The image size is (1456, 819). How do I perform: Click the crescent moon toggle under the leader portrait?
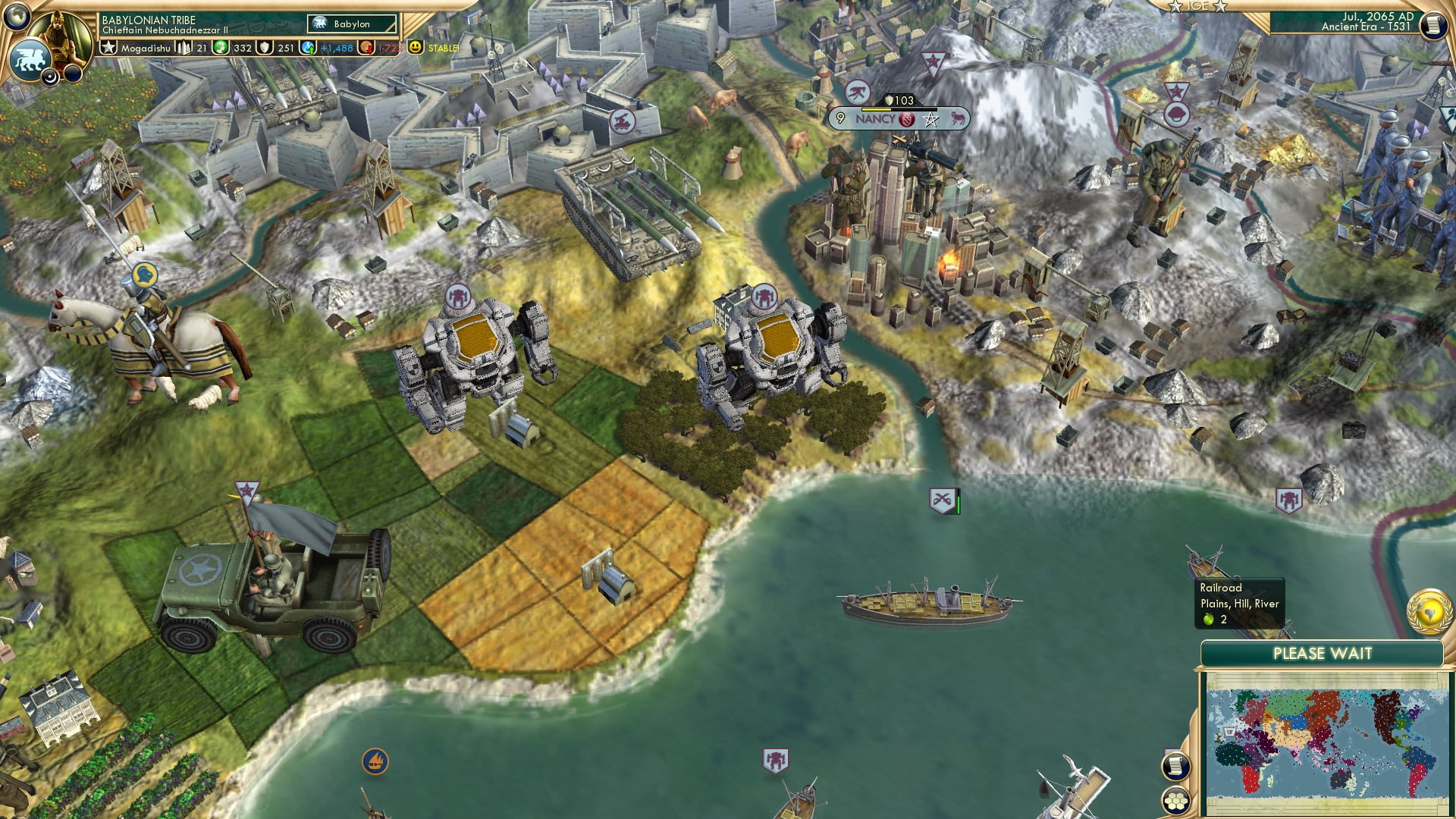click(50, 78)
